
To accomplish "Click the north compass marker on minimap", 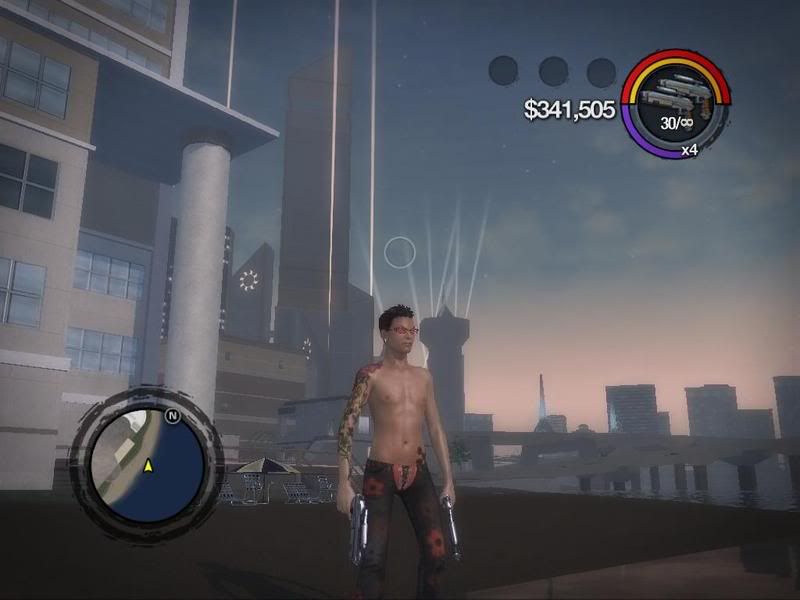I will 172,413.
